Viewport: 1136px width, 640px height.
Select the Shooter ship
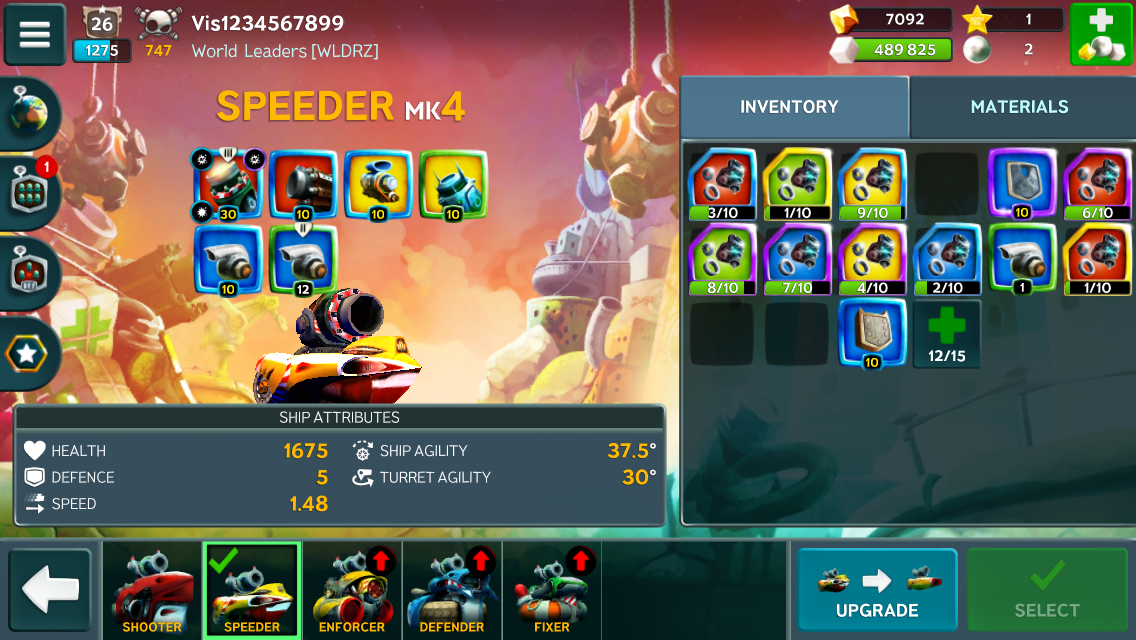click(152, 591)
